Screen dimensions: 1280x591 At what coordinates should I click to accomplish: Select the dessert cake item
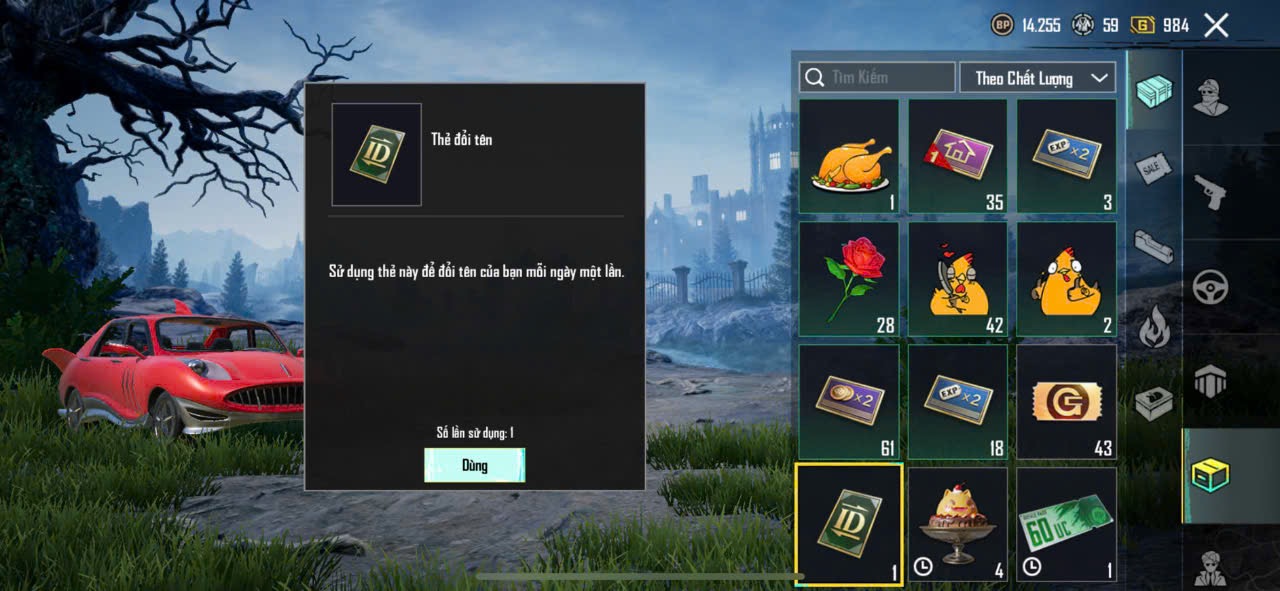click(x=958, y=524)
